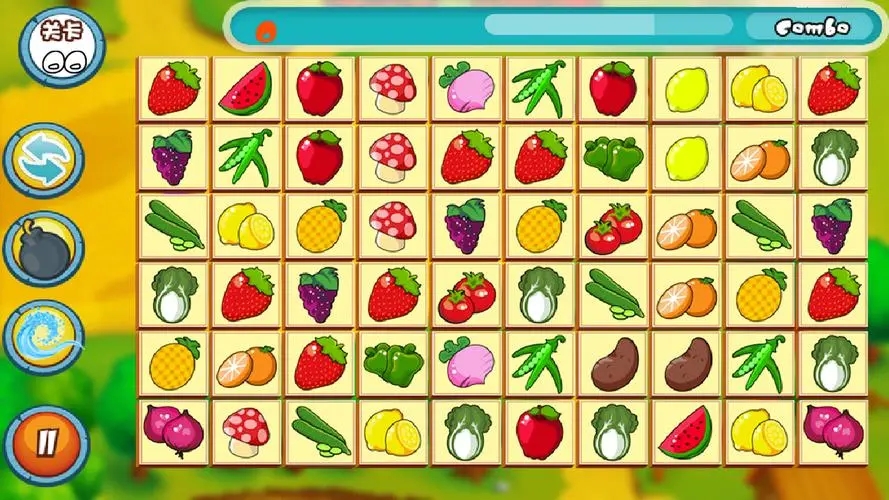
Task: Pick the watermelon tile between strawberry and apple
Action: [245, 89]
